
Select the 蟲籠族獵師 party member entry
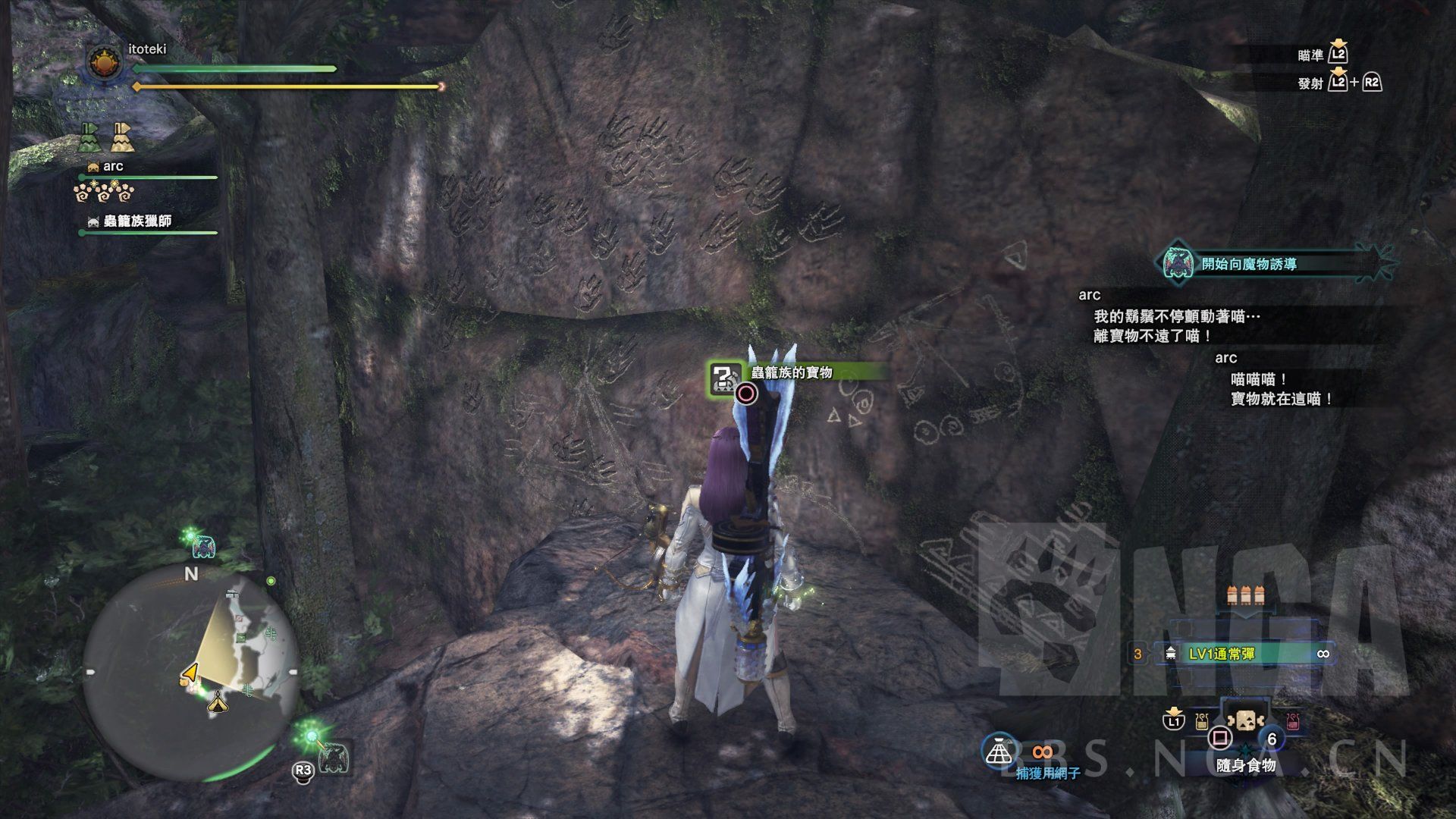(136, 221)
